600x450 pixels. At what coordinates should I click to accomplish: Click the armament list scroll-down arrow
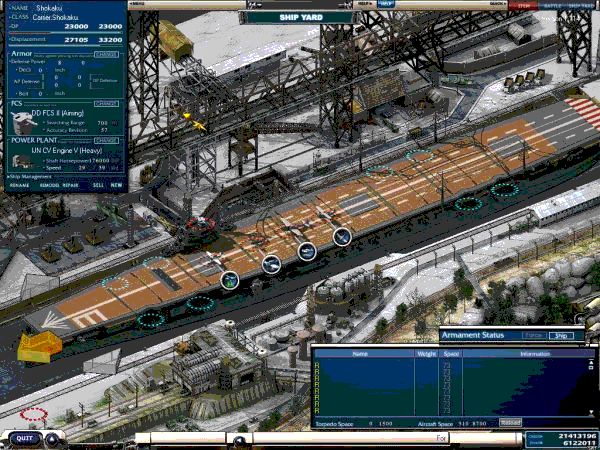591,411
